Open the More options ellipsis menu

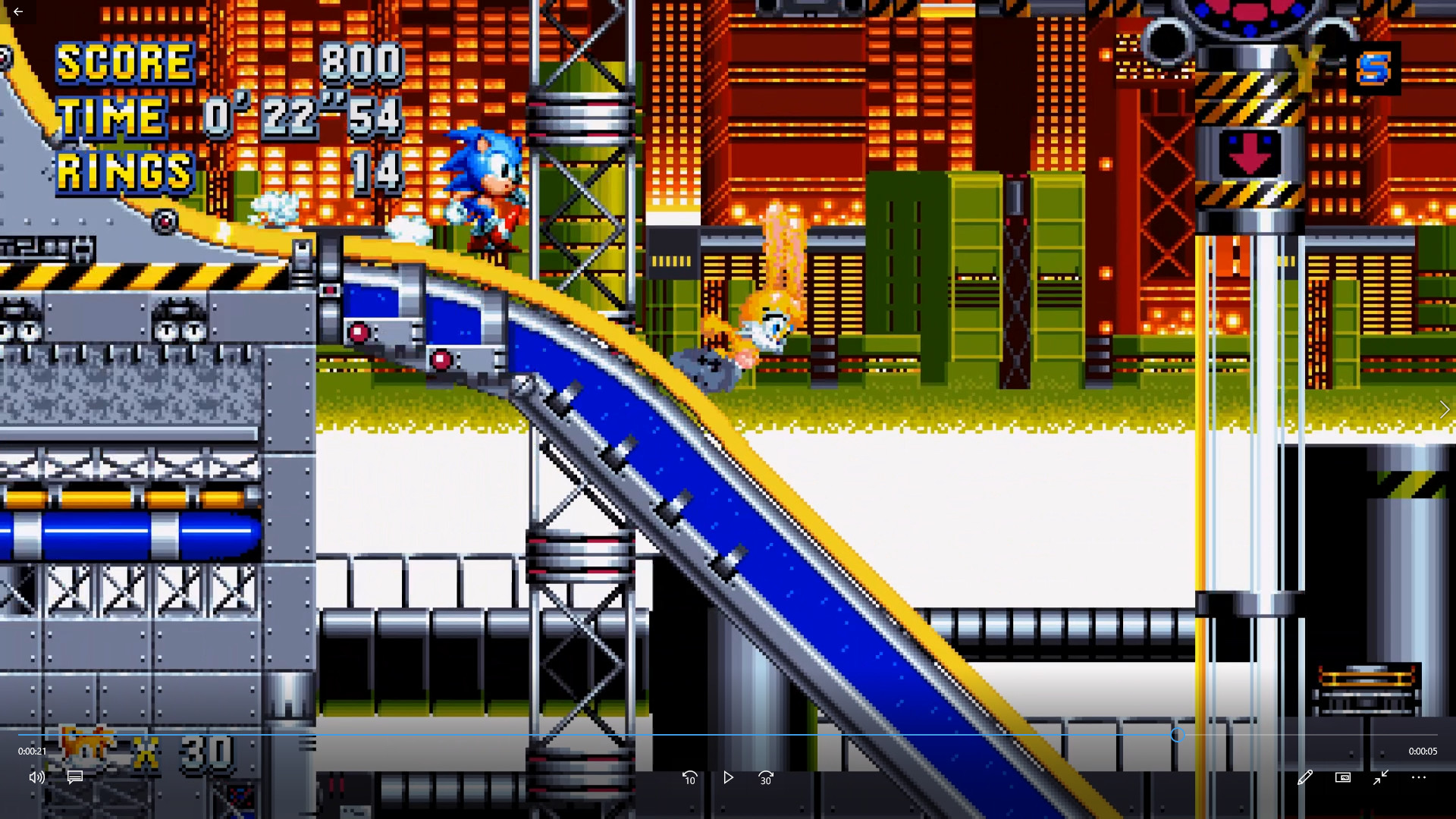(x=1420, y=777)
